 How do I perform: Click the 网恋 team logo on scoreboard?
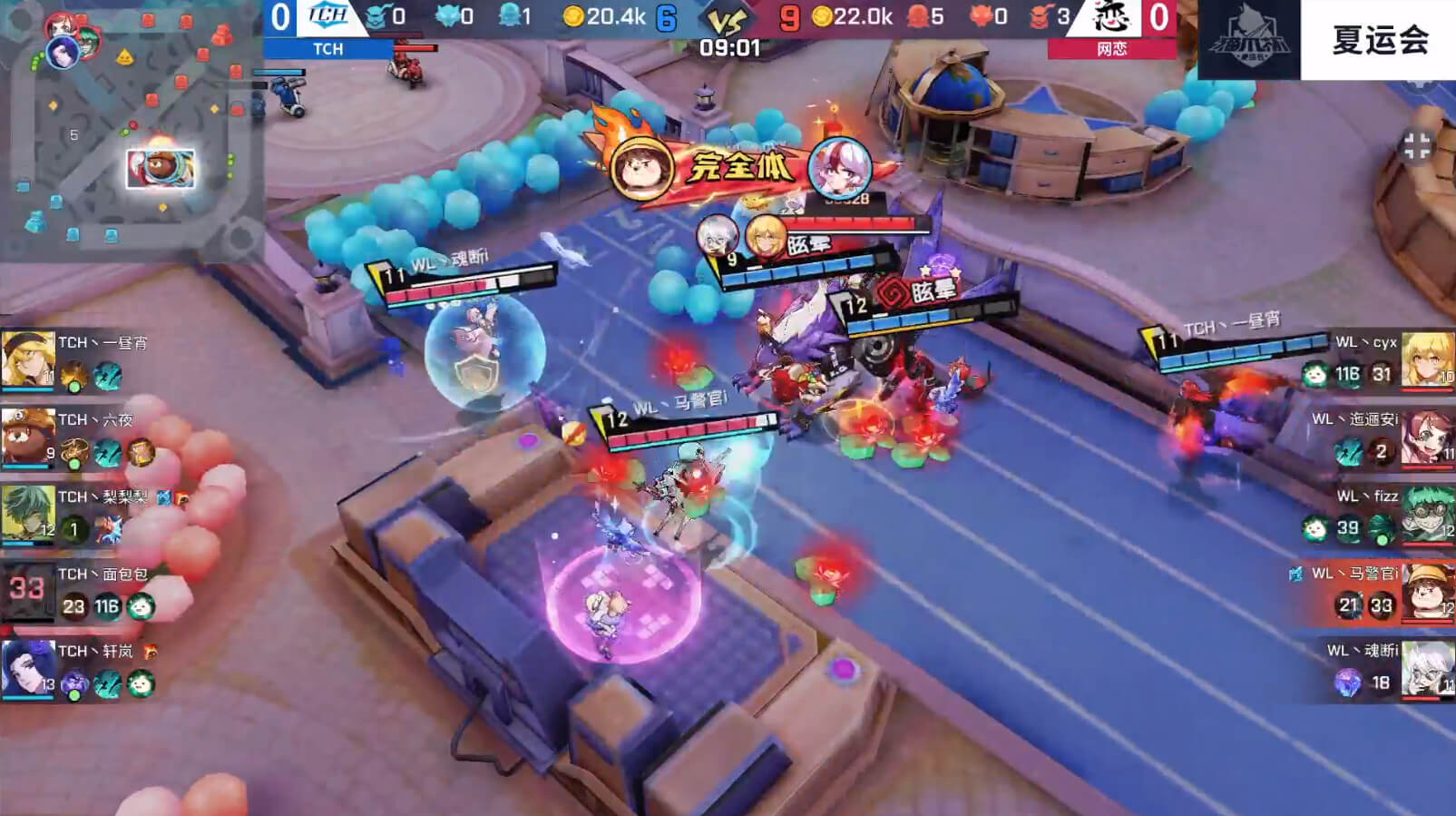click(x=1111, y=16)
